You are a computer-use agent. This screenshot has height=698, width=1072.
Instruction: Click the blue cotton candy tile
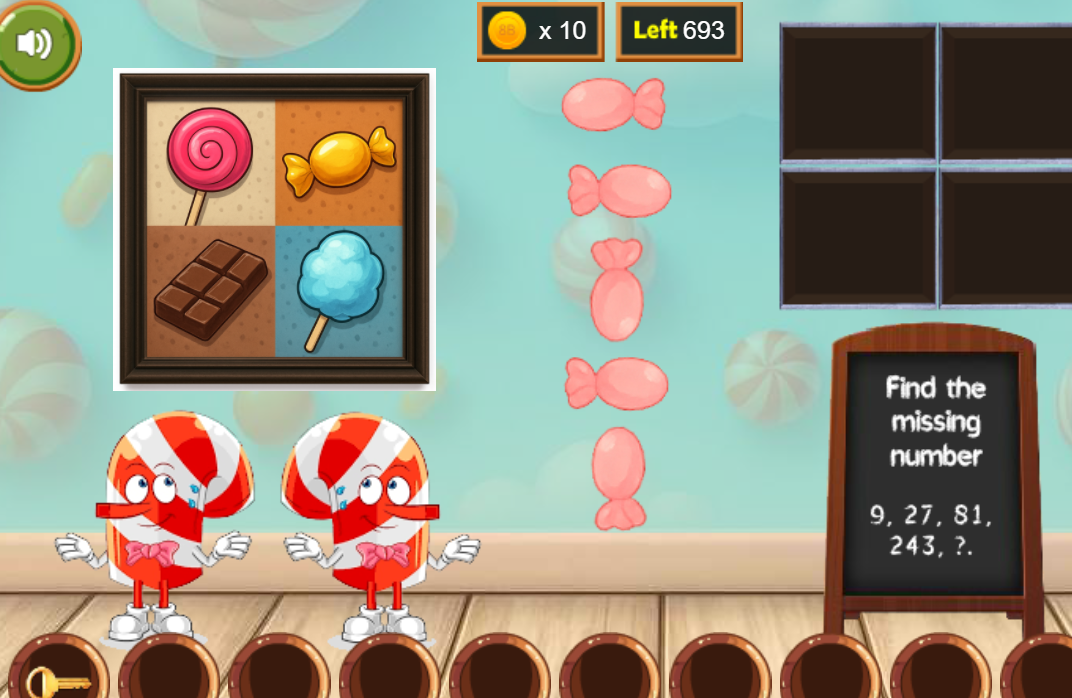pyautogui.click(x=339, y=288)
